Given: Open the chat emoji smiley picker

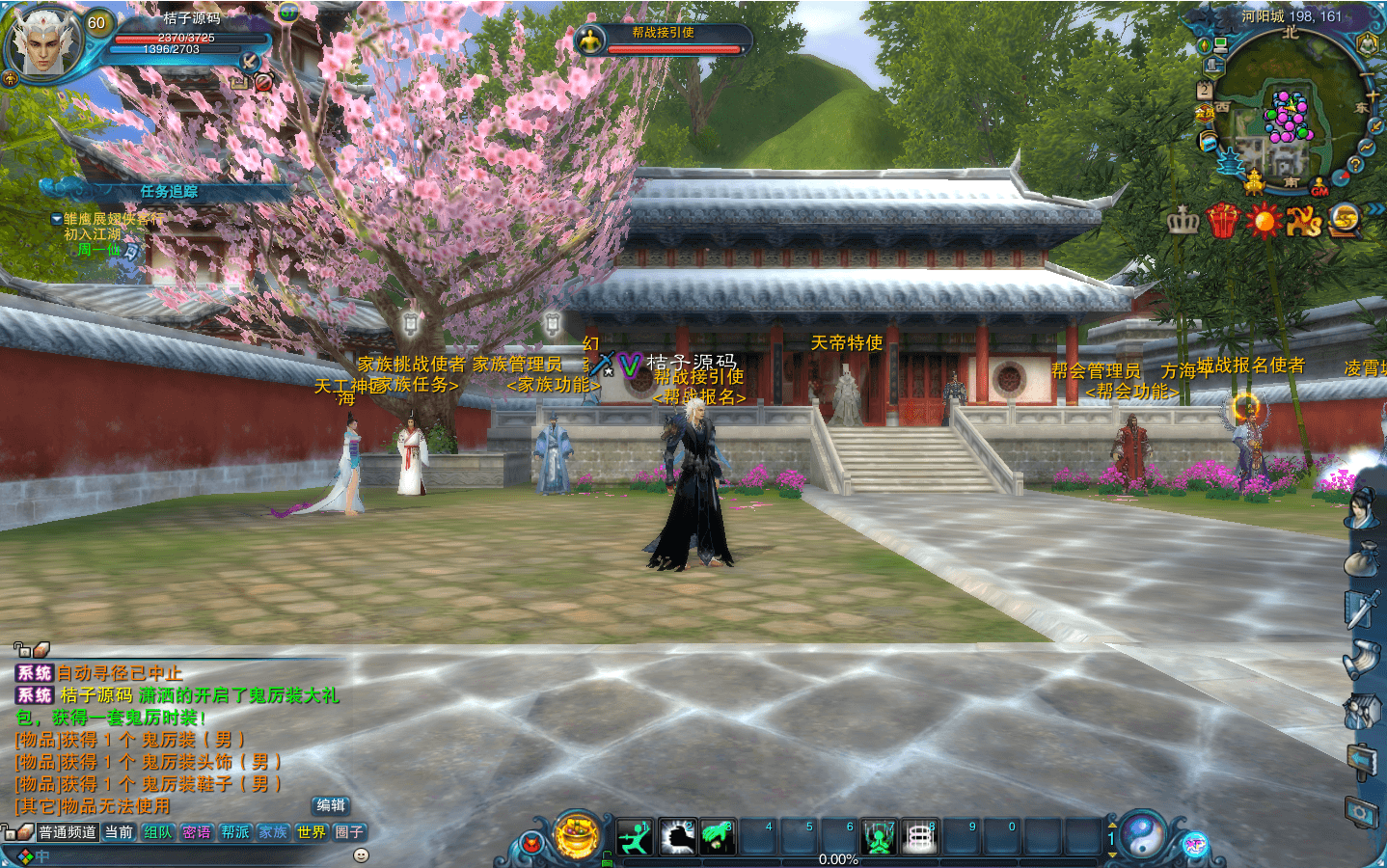Looking at the screenshot, I should coord(361,854).
